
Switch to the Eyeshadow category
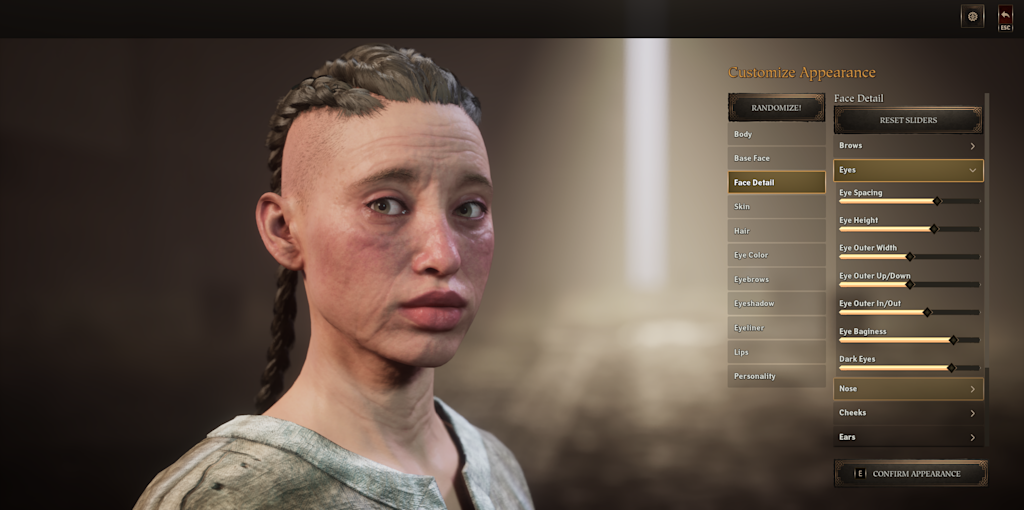tap(776, 303)
